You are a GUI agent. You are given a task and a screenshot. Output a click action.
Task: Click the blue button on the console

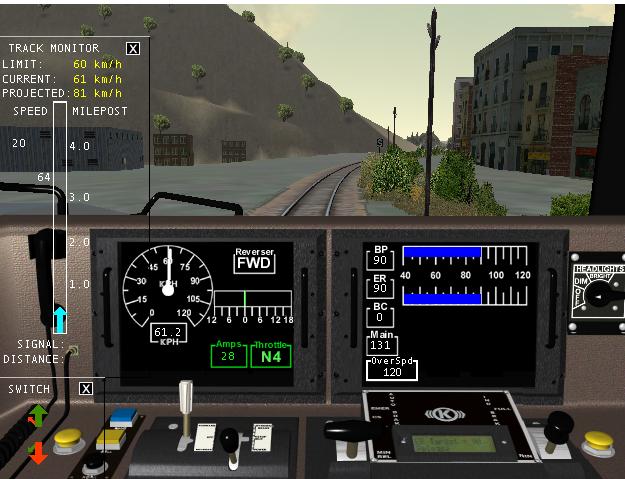(x=124, y=417)
